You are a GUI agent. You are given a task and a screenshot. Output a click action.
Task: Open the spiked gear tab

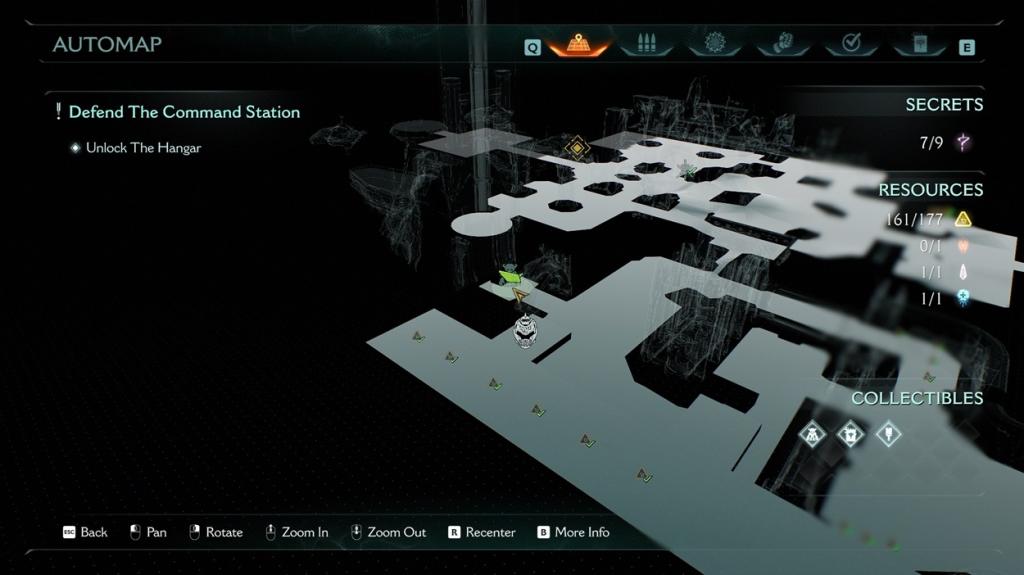point(714,44)
